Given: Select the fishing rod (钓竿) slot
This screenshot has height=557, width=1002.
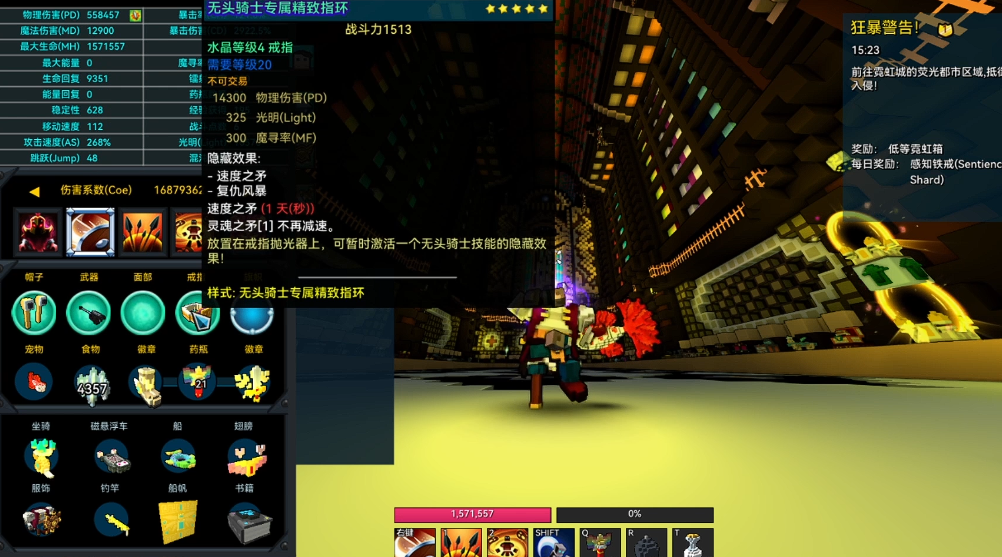Looking at the screenshot, I should click(112, 520).
